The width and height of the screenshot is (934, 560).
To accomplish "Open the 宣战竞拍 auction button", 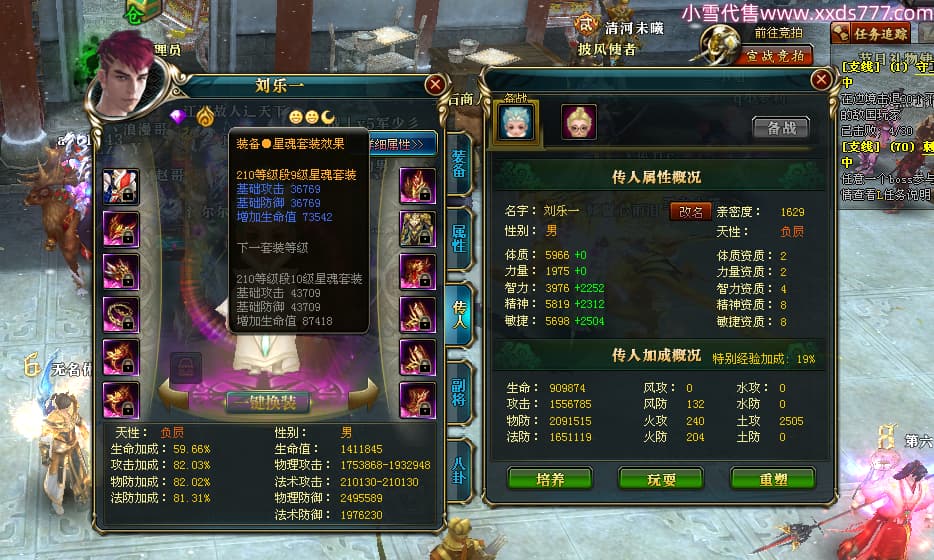I will [774, 56].
